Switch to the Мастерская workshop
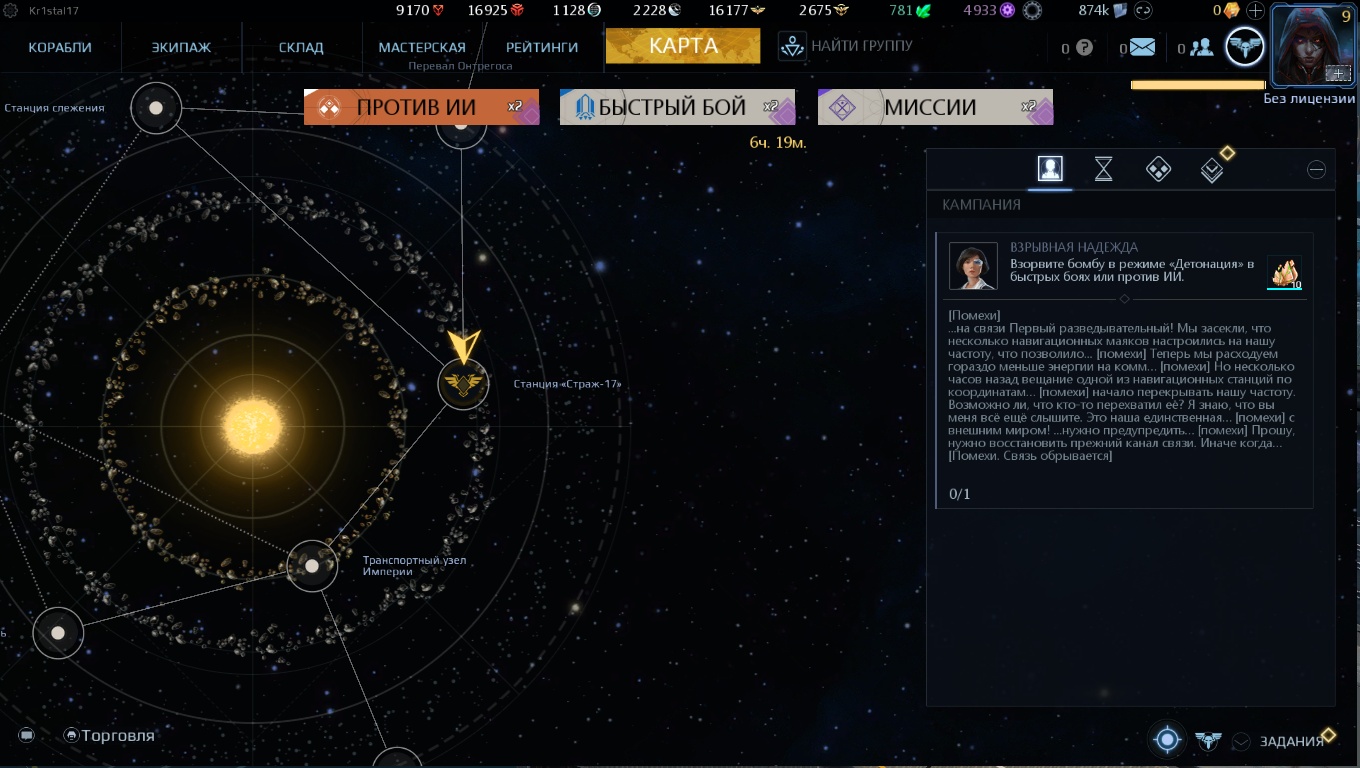The height and width of the screenshot is (768, 1360). pyautogui.click(x=422, y=47)
